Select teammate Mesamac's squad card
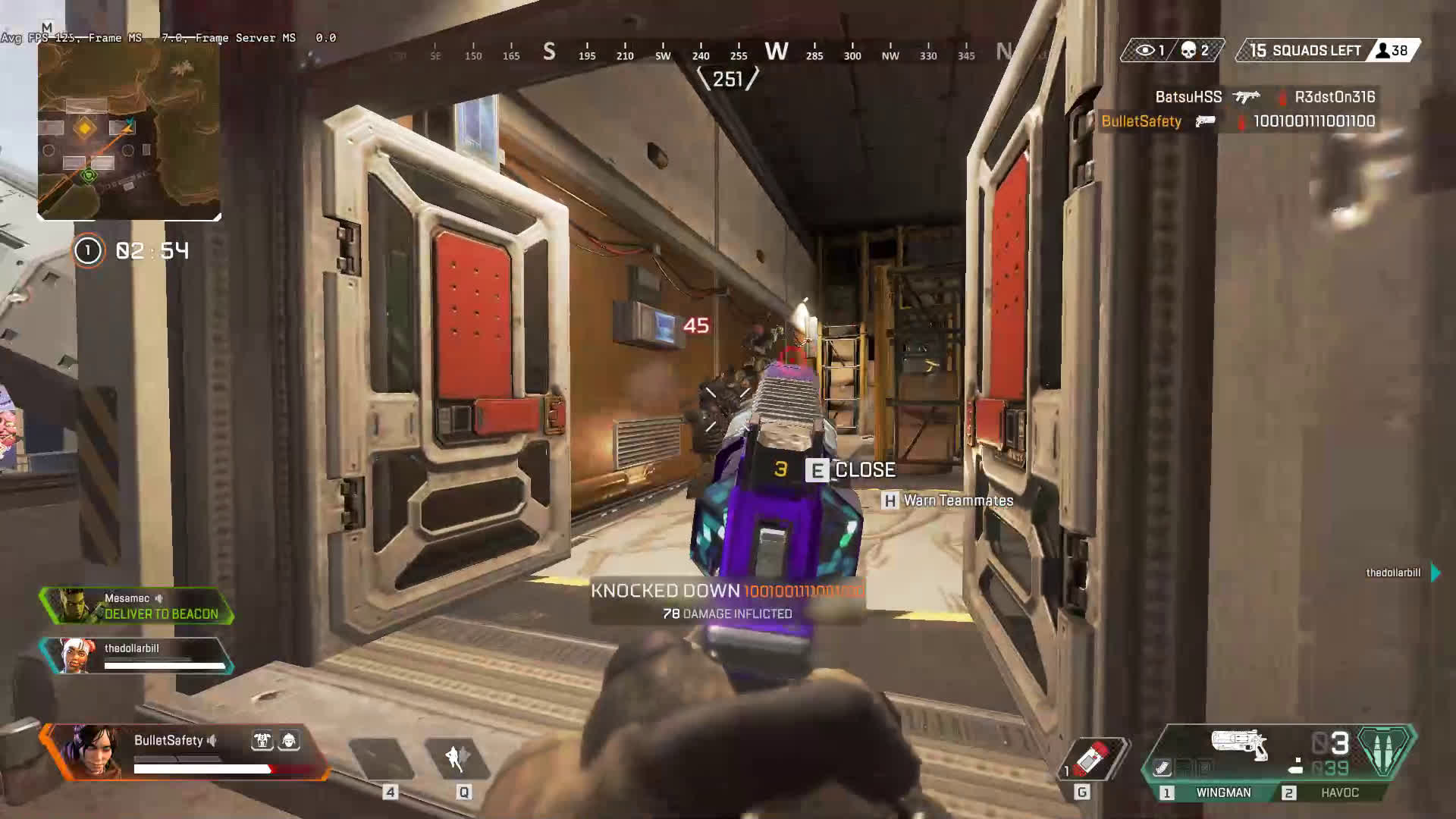Viewport: 1456px width, 819px height. [136, 606]
